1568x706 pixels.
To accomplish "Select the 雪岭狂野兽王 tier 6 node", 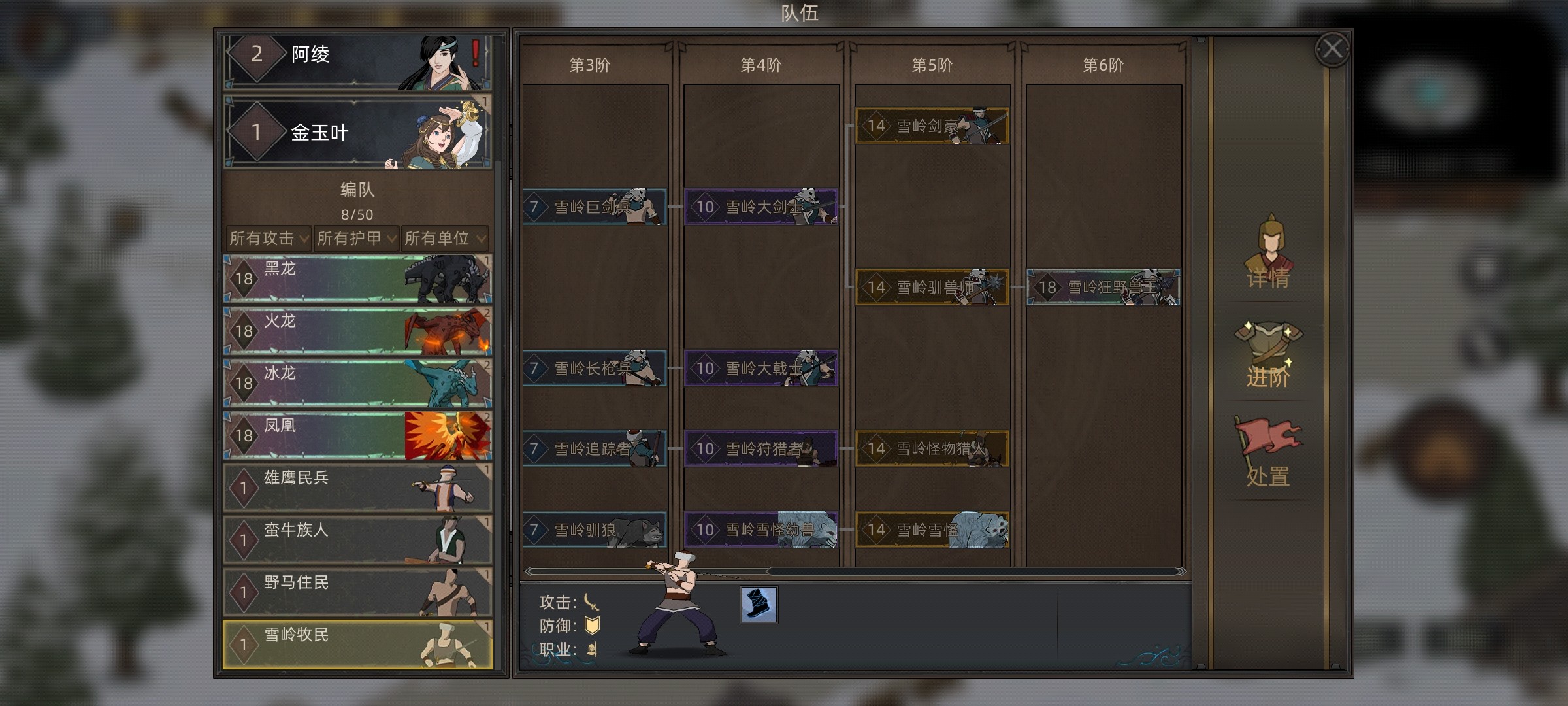I will tap(1103, 288).
